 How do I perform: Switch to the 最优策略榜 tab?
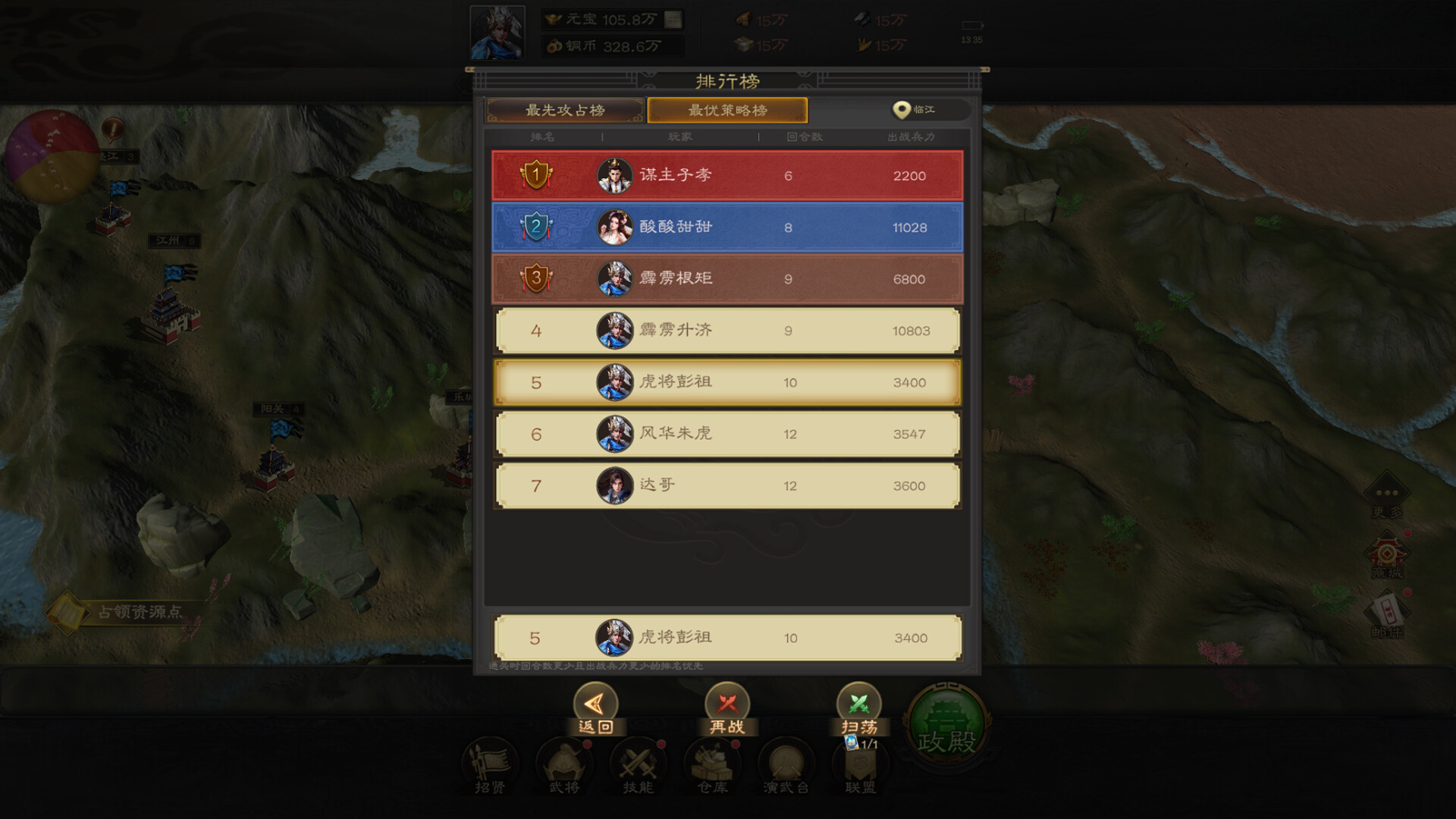(x=726, y=111)
